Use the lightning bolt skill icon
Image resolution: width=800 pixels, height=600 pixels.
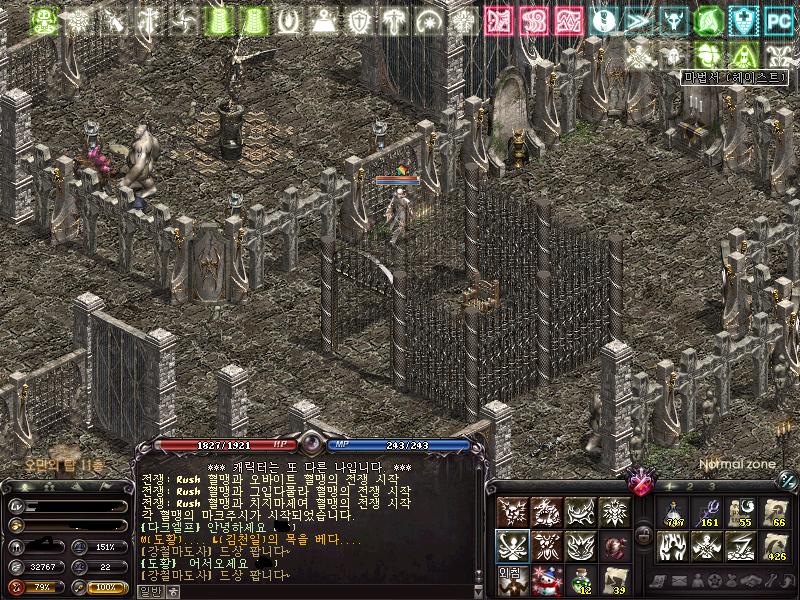point(742,547)
